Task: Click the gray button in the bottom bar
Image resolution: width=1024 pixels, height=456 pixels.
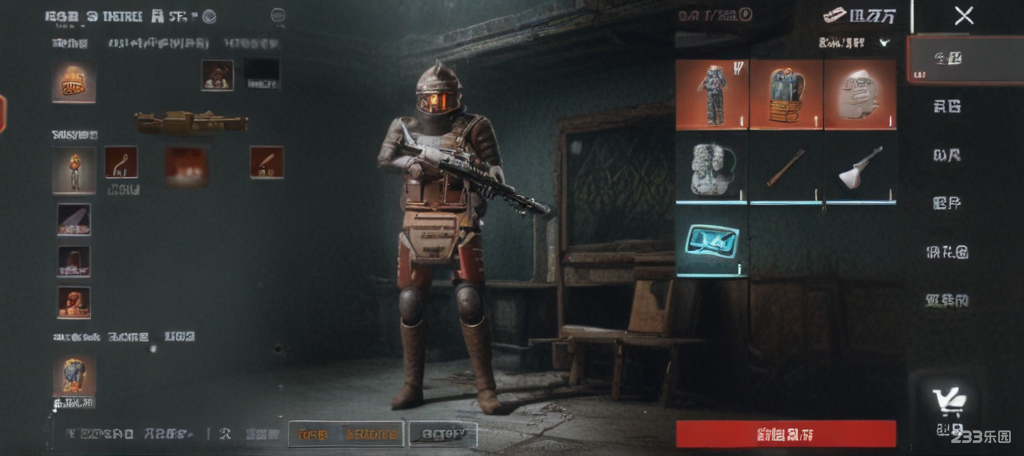Action: tap(442, 434)
